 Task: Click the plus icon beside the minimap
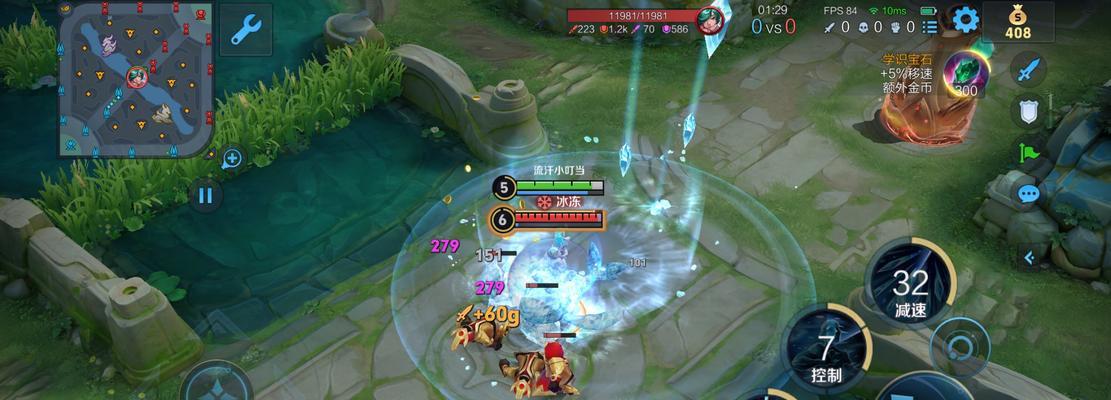click(232, 158)
